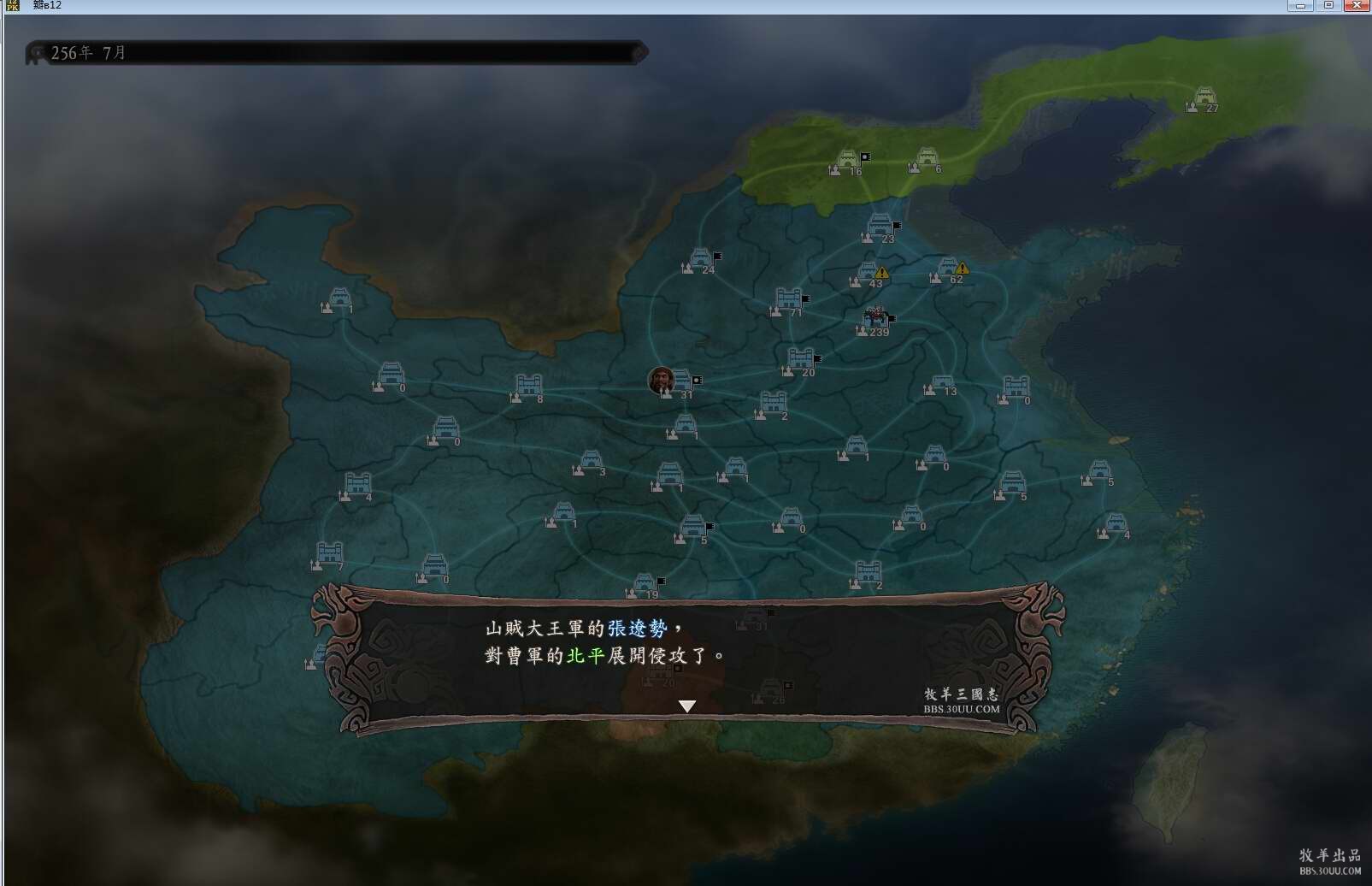Advance the dialogue with the white arrow

pos(687,706)
